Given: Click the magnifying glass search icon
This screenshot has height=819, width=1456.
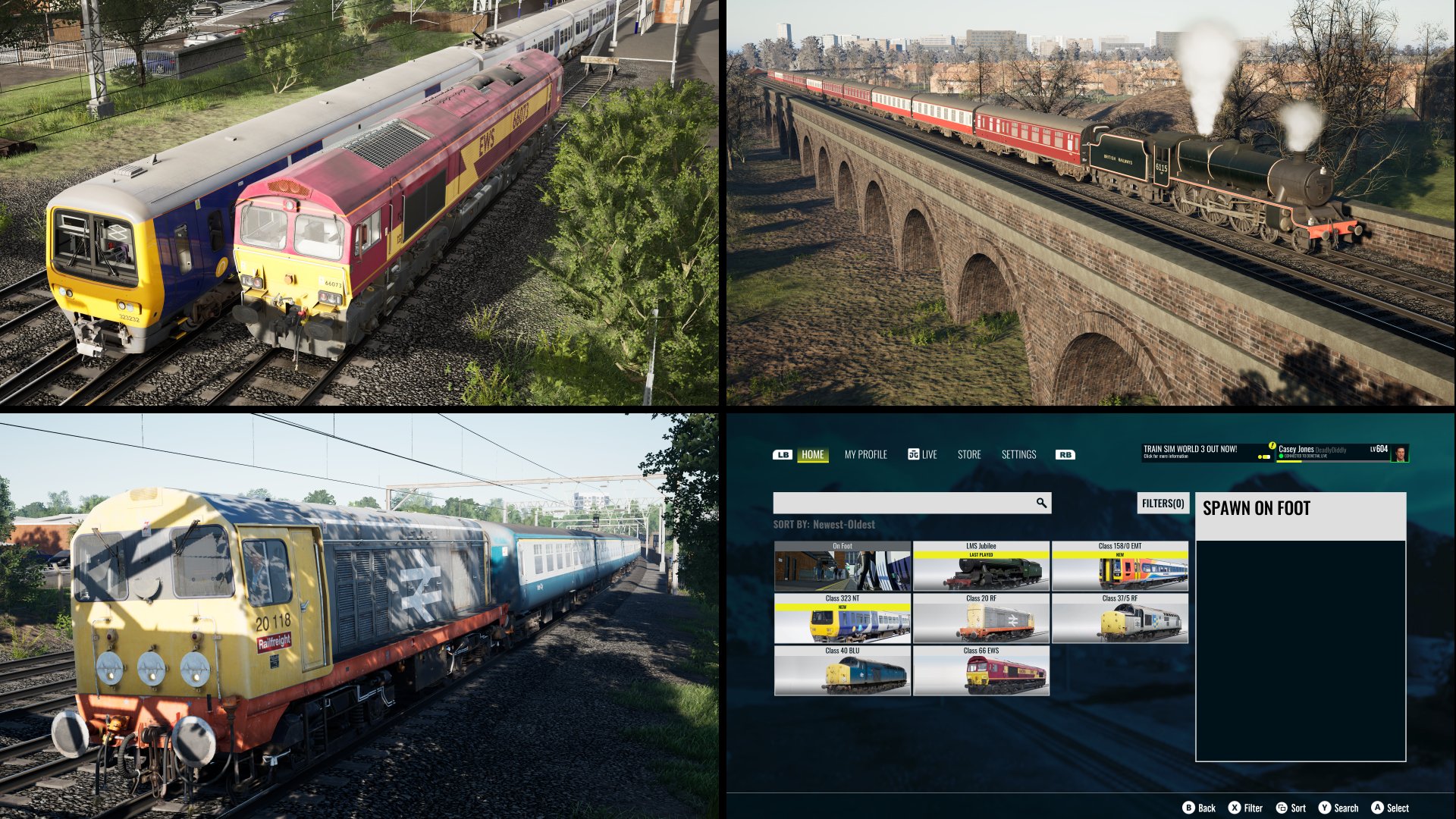Looking at the screenshot, I should (1041, 503).
